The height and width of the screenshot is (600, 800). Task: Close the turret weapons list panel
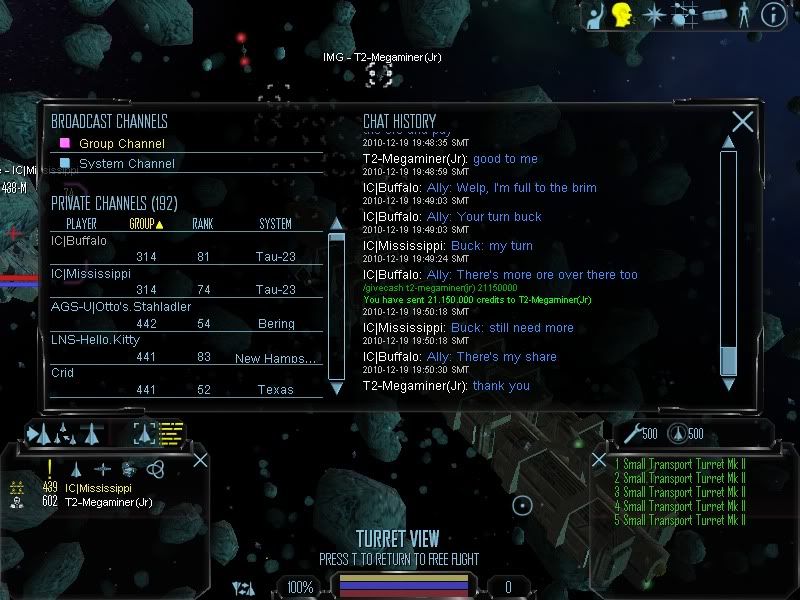point(598,461)
